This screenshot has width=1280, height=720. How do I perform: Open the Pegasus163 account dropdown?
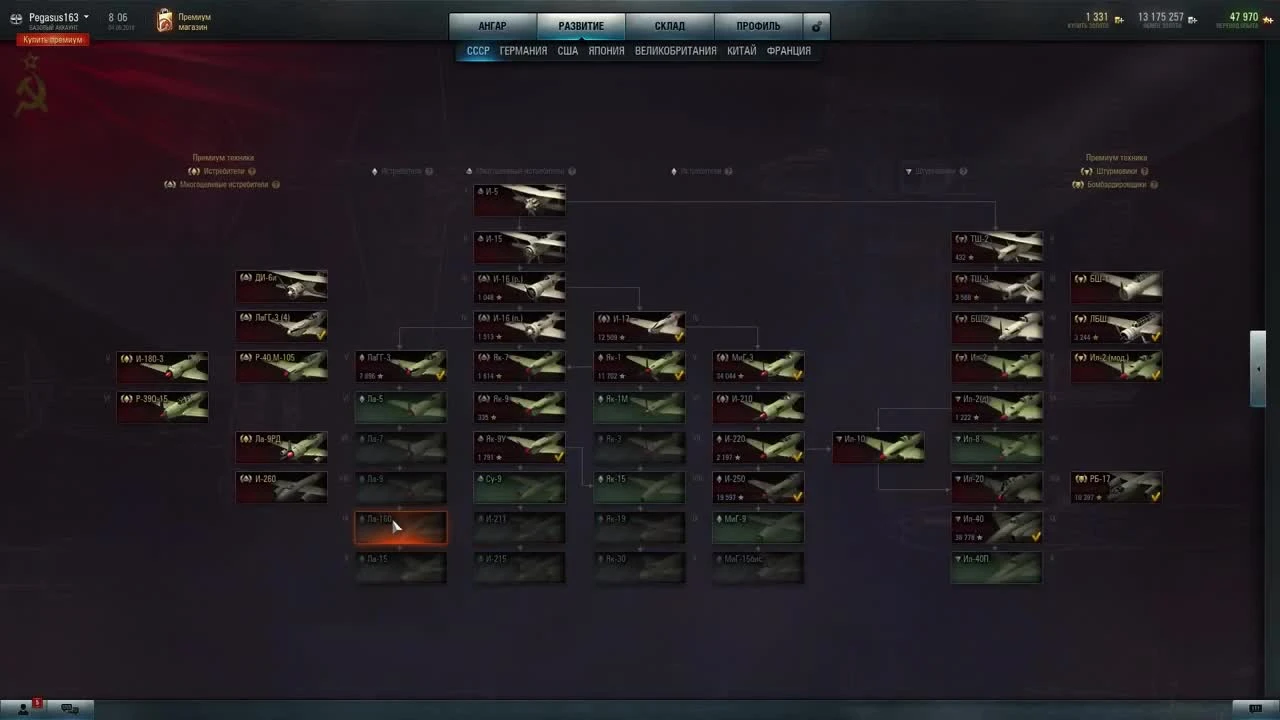(52, 17)
